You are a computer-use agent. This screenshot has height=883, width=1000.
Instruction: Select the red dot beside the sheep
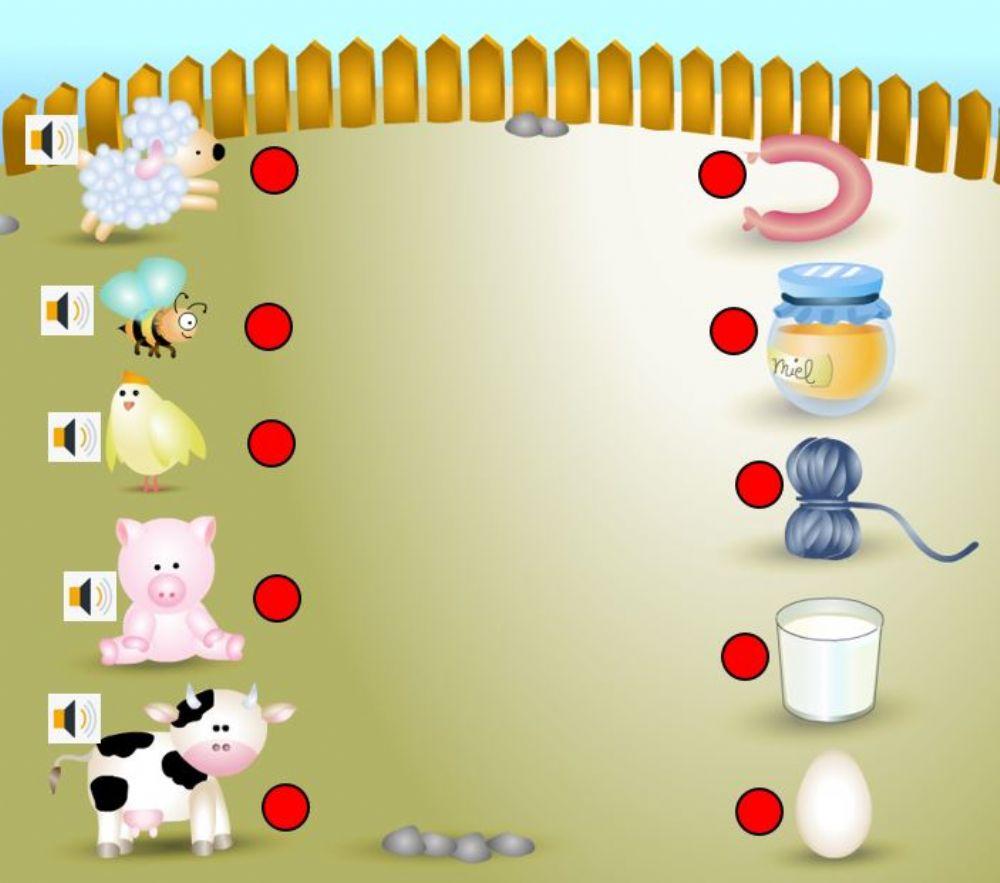274,170
